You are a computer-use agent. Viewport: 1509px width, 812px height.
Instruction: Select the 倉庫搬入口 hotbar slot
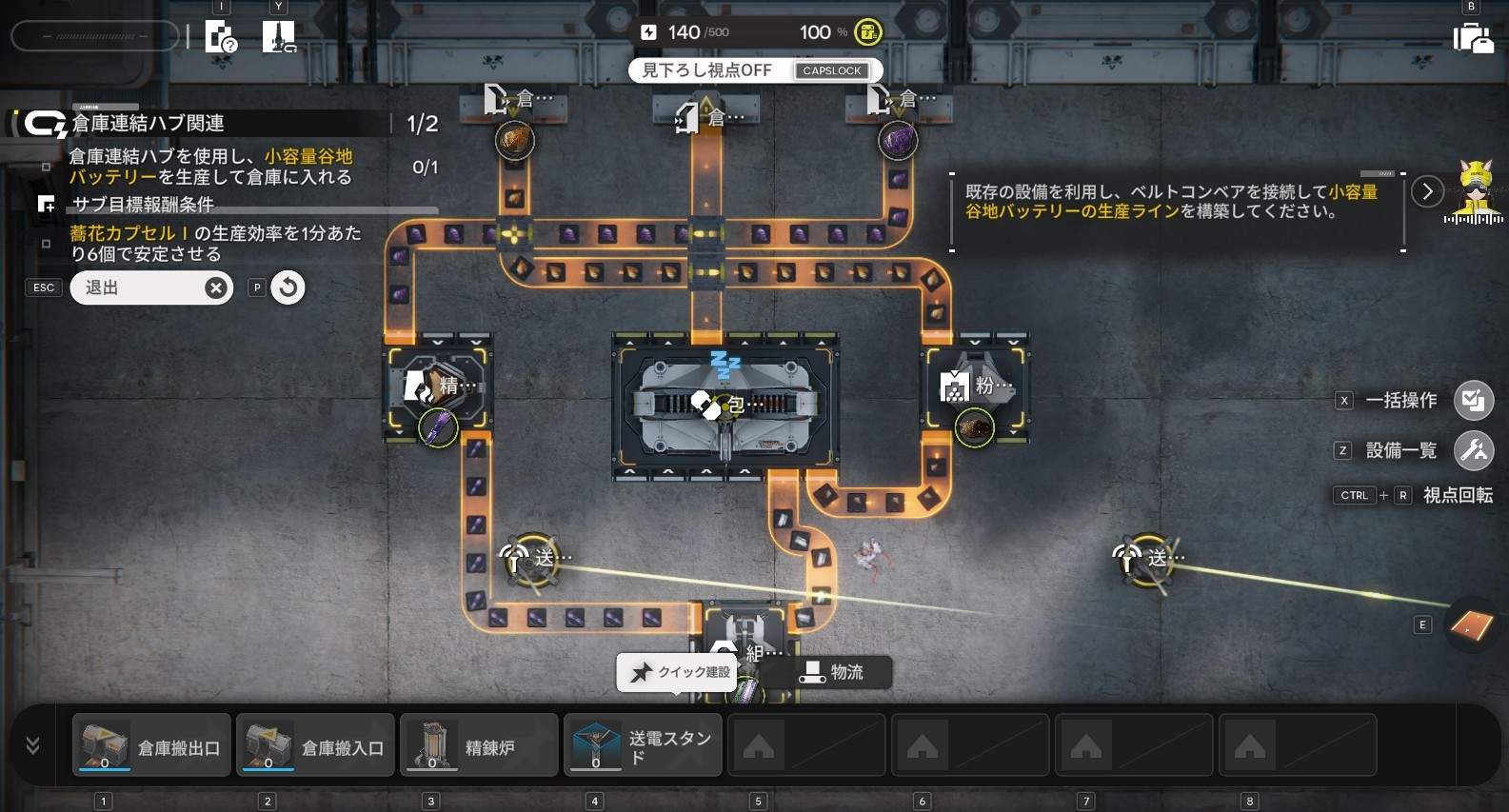(x=315, y=745)
